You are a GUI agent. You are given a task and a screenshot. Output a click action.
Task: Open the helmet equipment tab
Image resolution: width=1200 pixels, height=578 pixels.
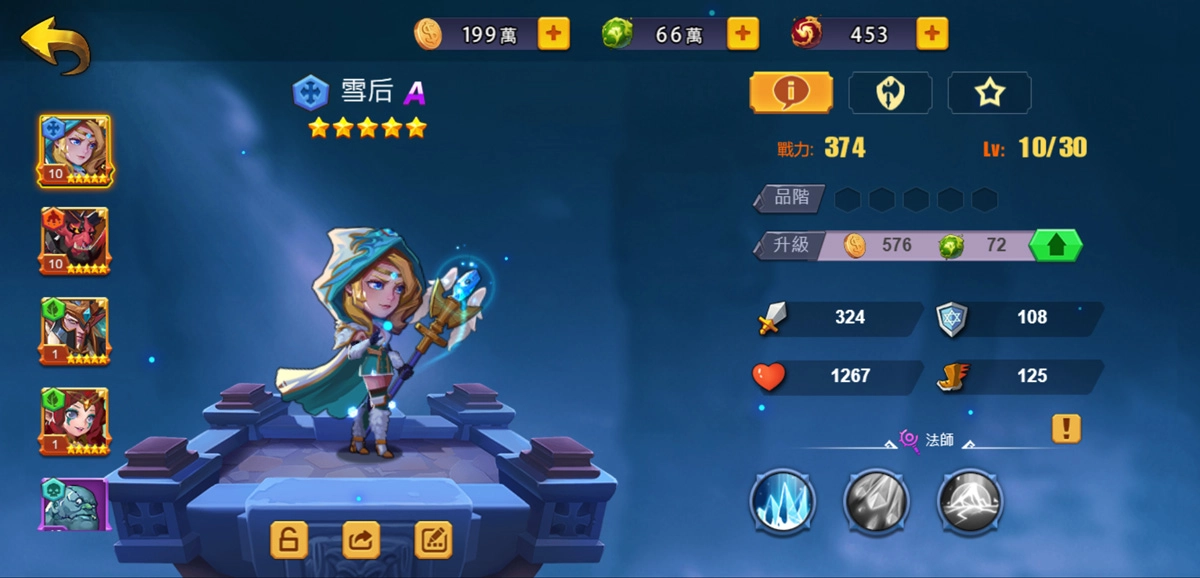(890, 93)
